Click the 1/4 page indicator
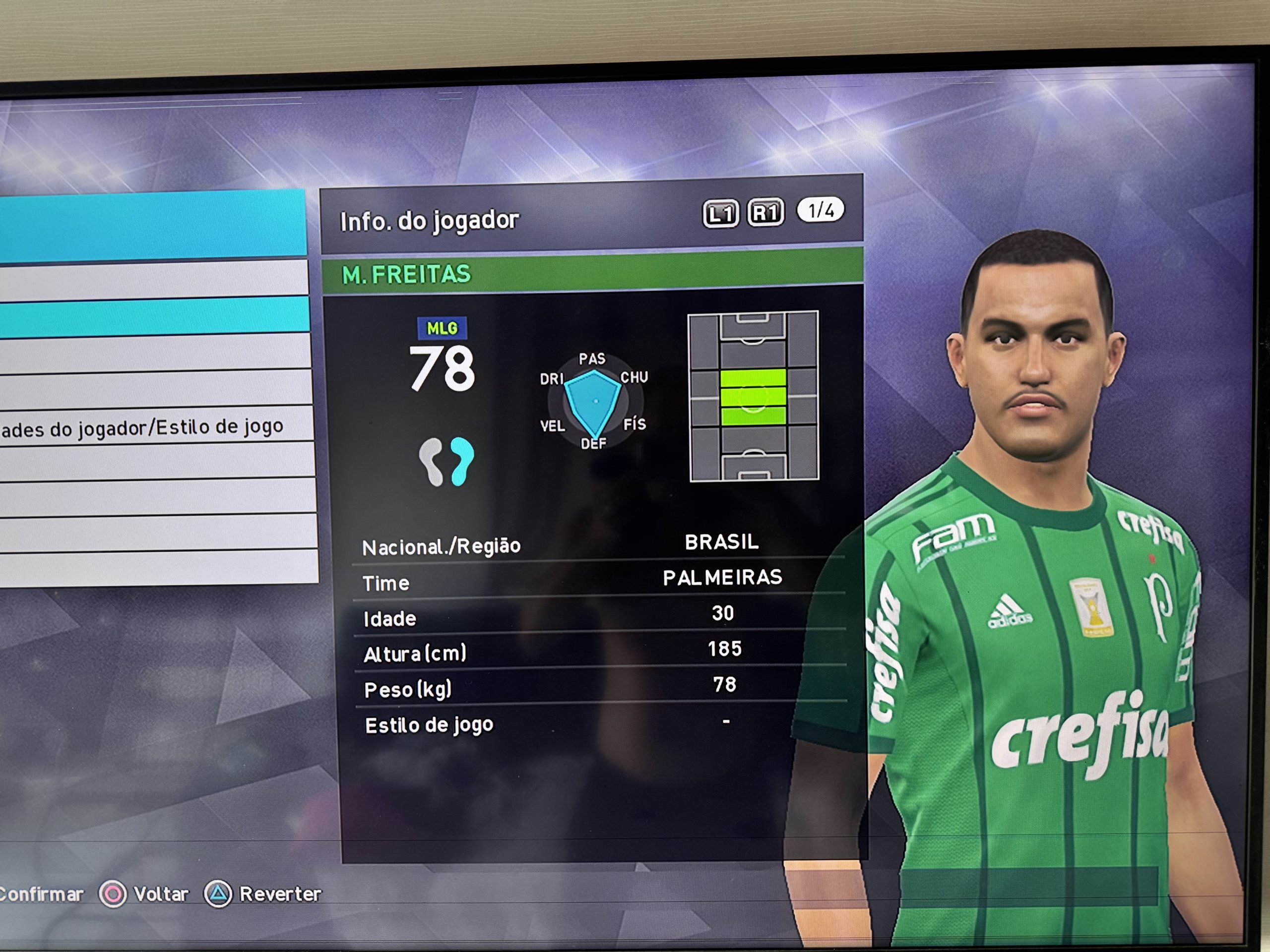 pyautogui.click(x=821, y=211)
